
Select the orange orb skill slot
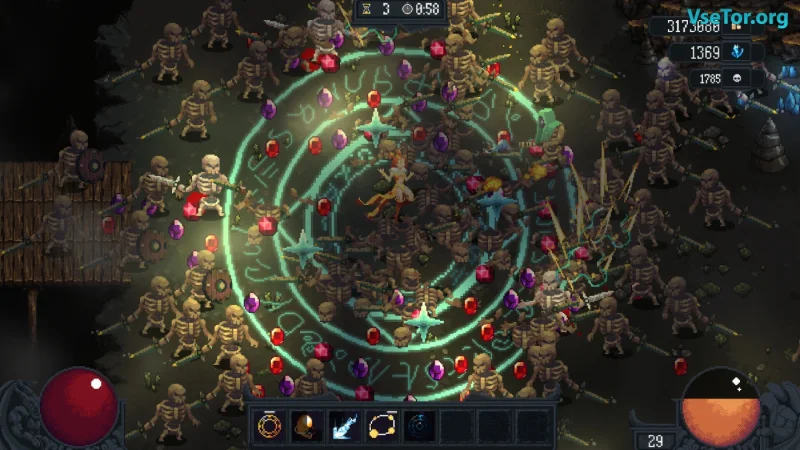point(307,426)
